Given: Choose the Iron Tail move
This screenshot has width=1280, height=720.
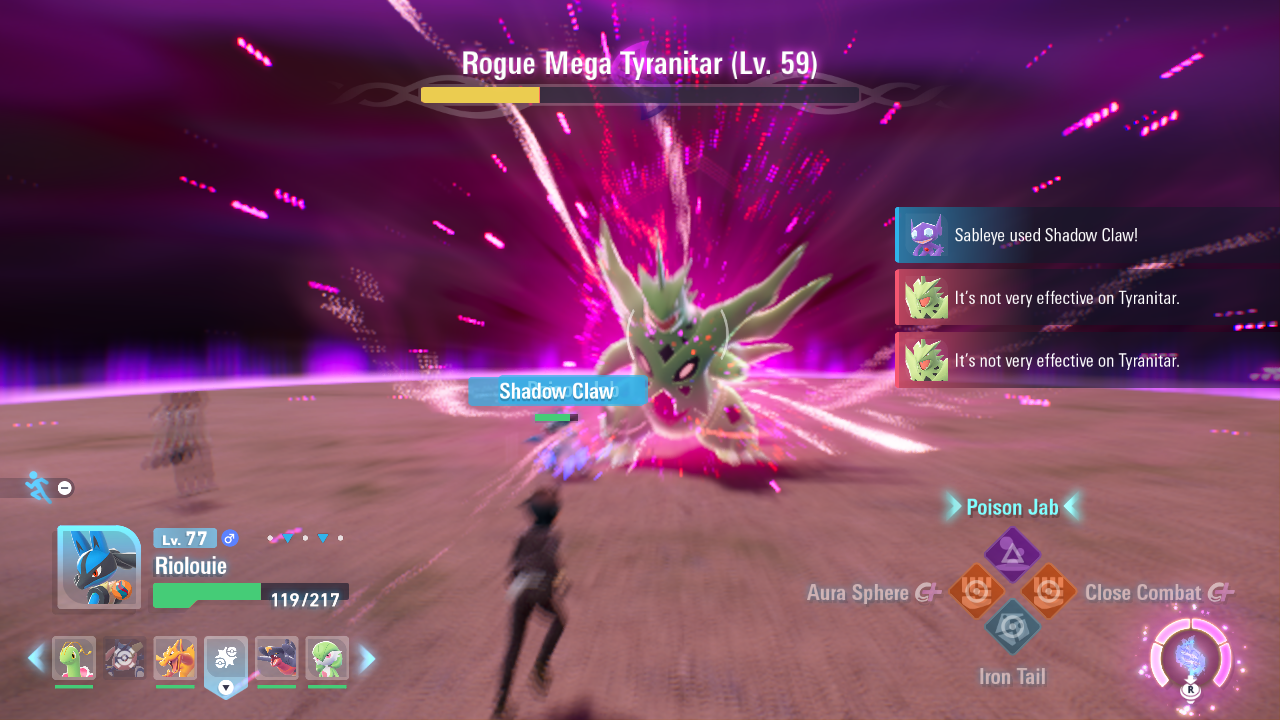Looking at the screenshot, I should tap(1012, 627).
